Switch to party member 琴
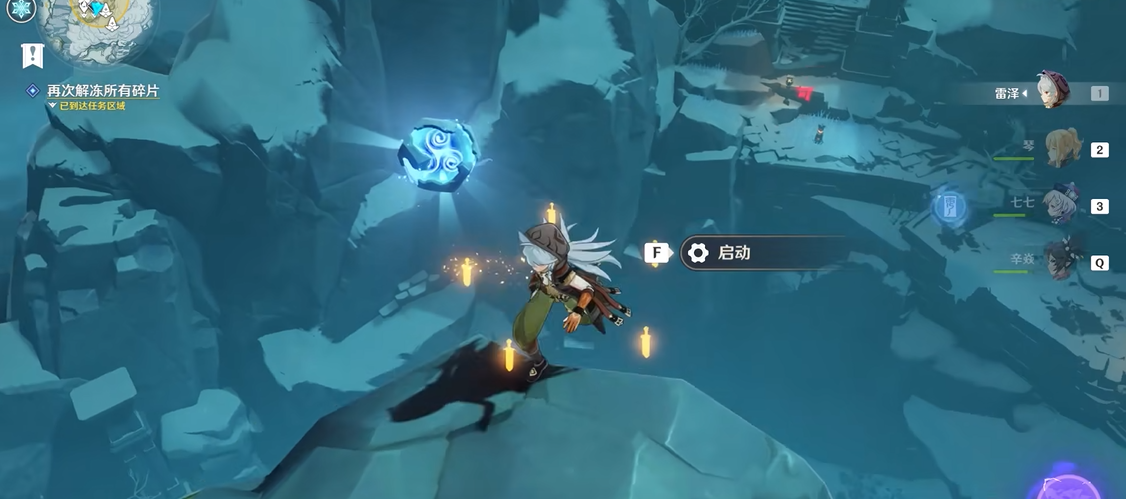Image resolution: width=1126 pixels, height=499 pixels. (x=1062, y=149)
